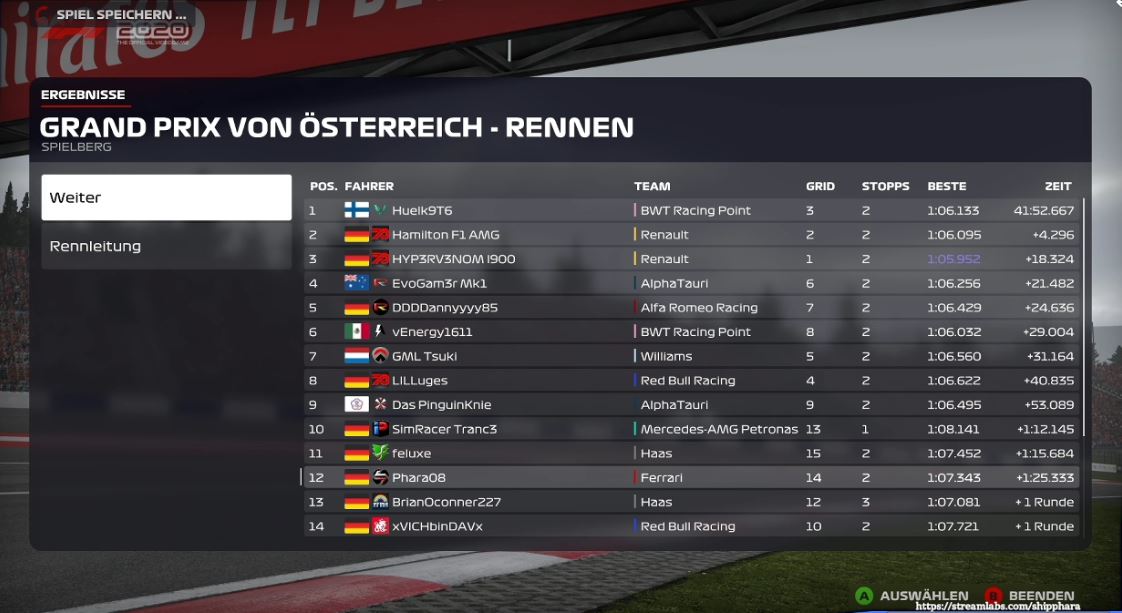Pick the EvoGam3r Mk1 result row
Screen dimensions: 1122x613
tap(690, 283)
